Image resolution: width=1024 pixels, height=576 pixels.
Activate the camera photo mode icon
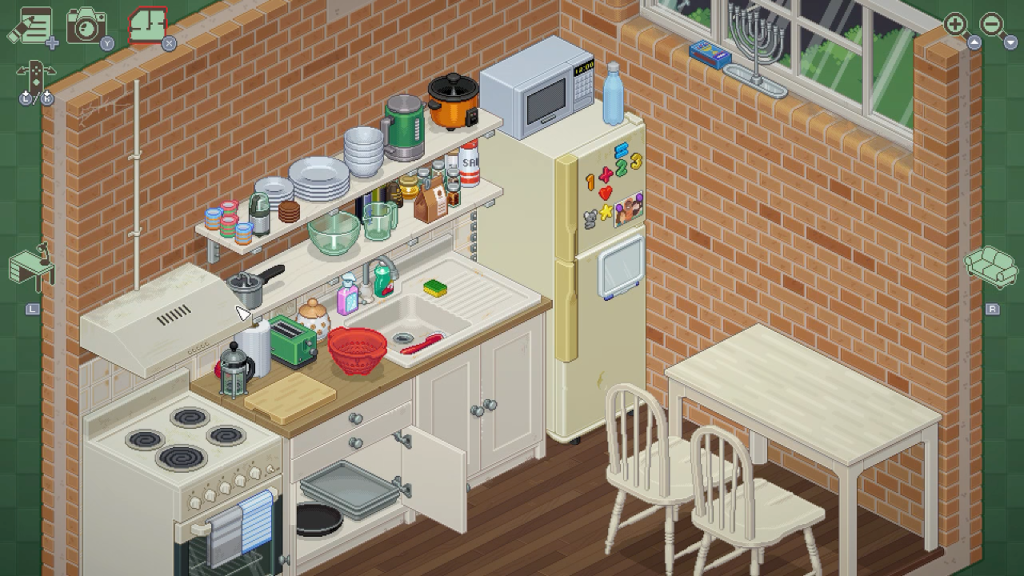(x=86, y=24)
